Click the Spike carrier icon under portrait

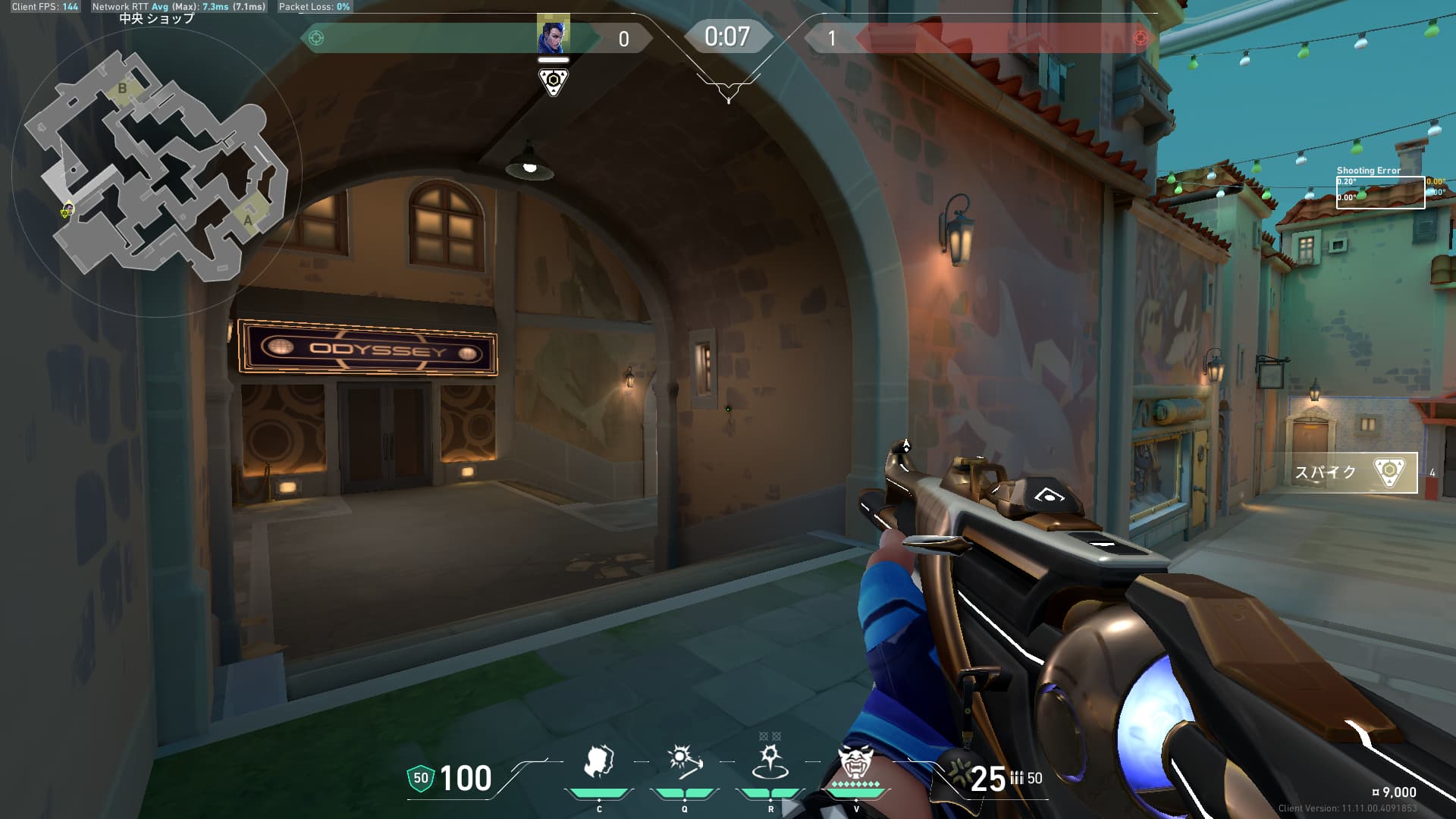[553, 81]
